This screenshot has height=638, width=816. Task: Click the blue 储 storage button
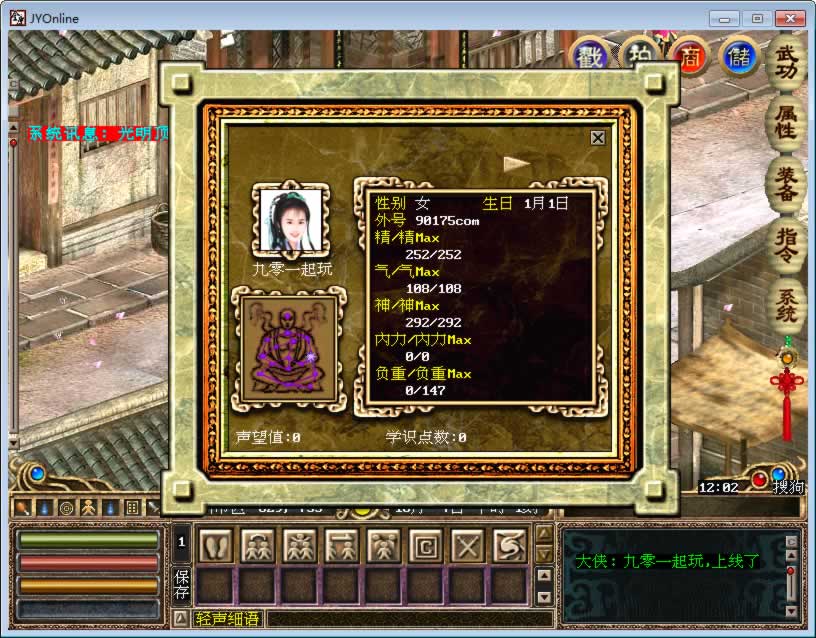(x=739, y=56)
